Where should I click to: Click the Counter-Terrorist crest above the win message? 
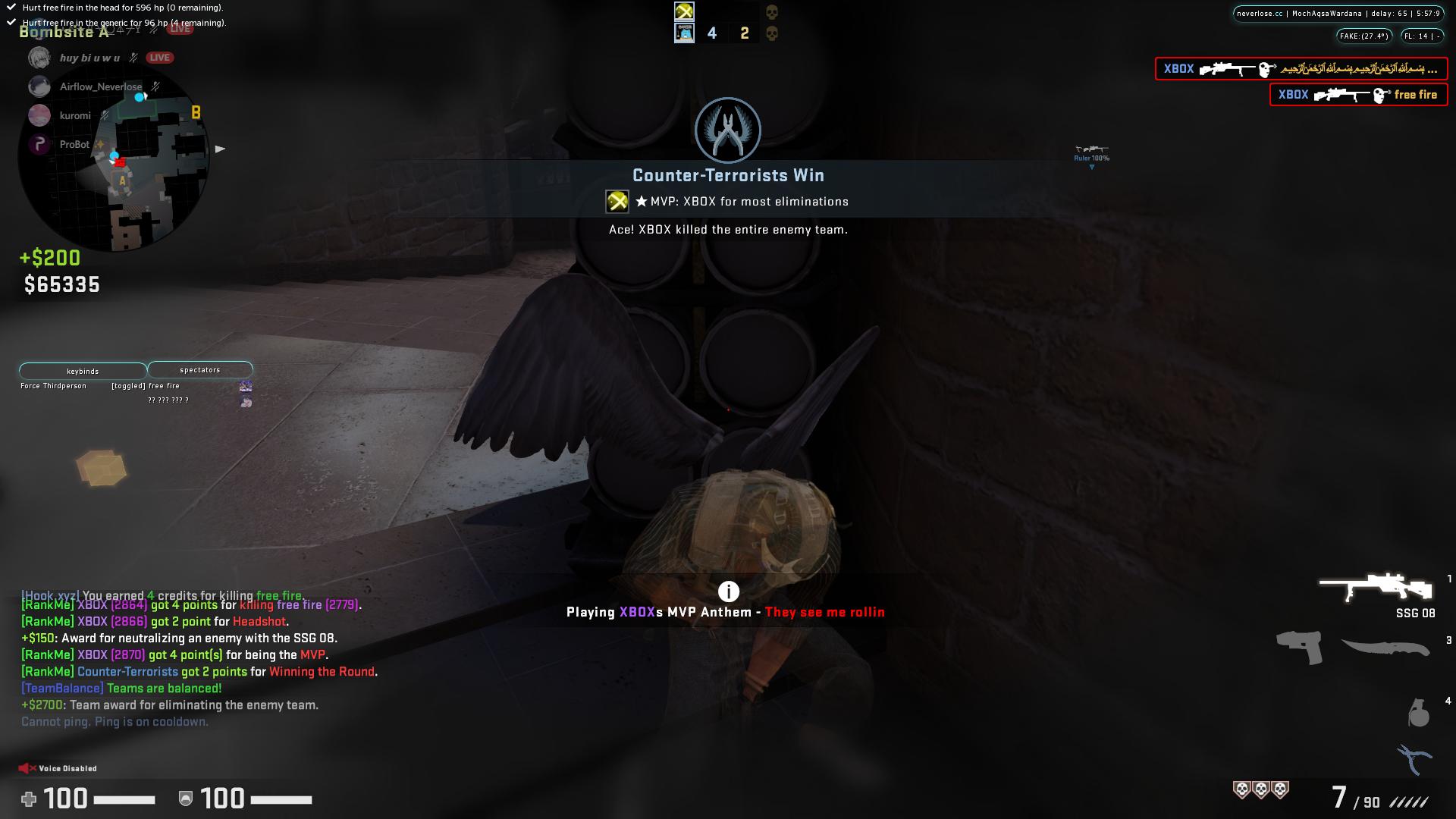727,130
